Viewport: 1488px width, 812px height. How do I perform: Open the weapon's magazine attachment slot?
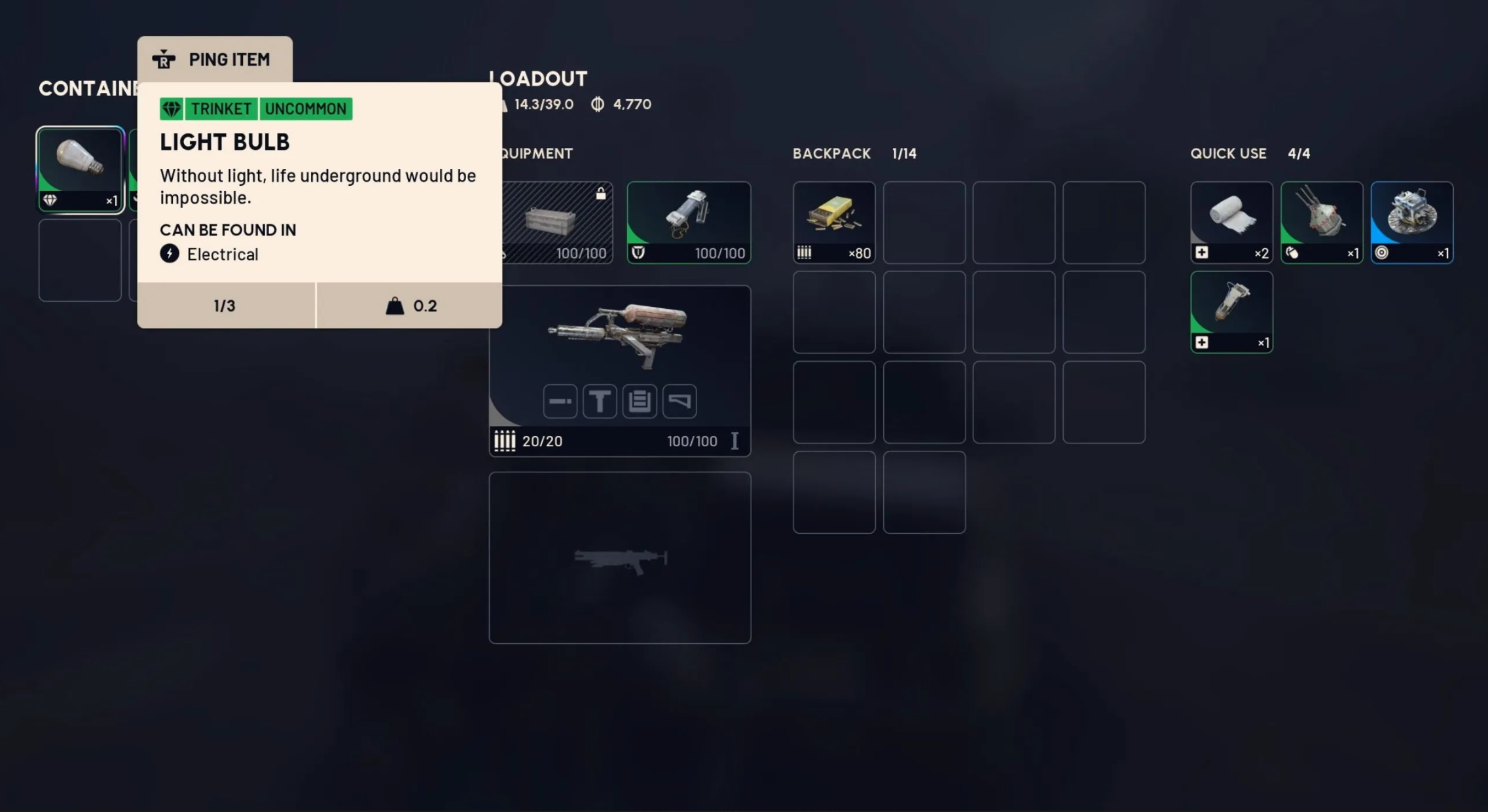pos(640,401)
